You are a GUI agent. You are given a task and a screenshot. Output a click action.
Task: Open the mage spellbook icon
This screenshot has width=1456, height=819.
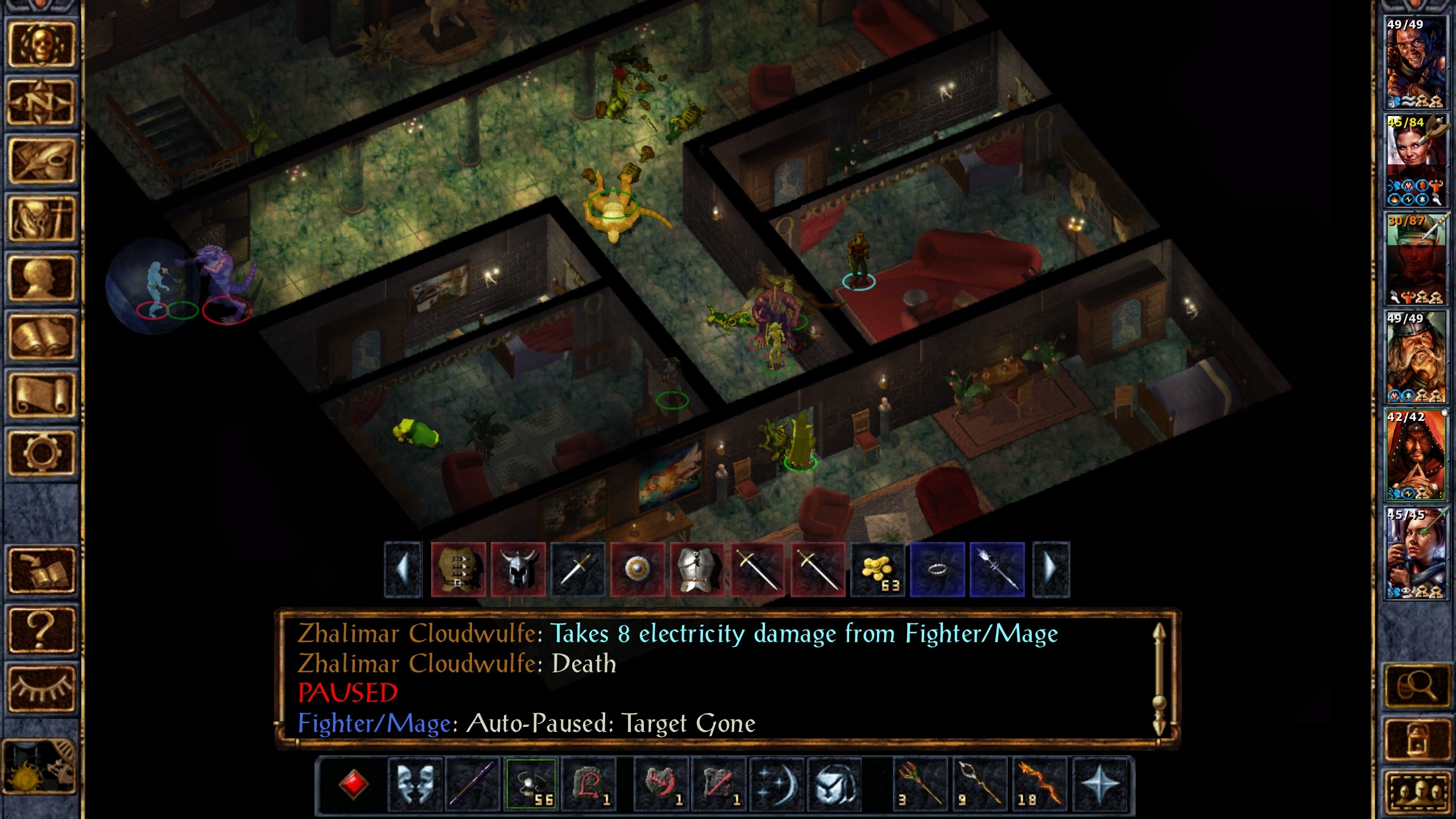(40, 336)
